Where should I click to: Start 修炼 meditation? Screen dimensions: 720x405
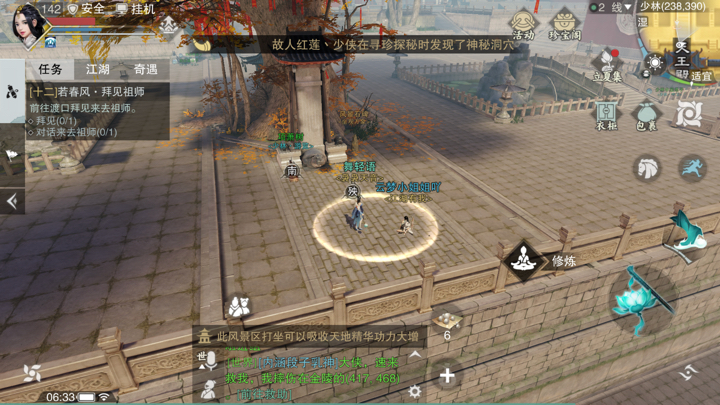[x=525, y=261]
